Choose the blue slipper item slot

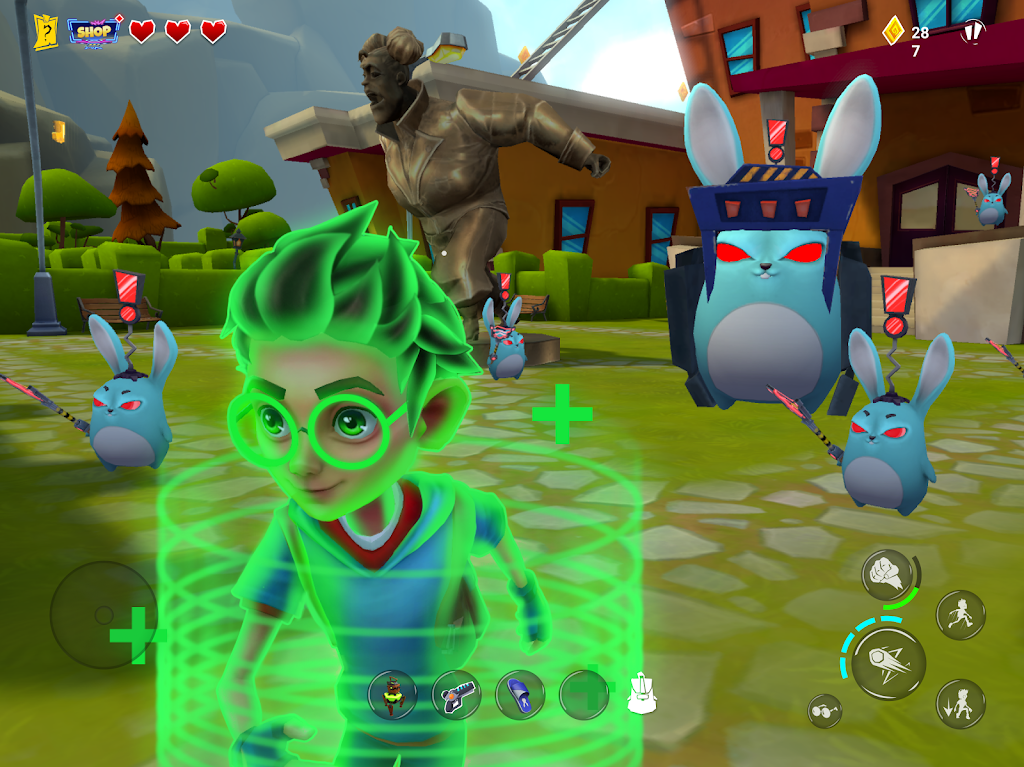point(520,694)
